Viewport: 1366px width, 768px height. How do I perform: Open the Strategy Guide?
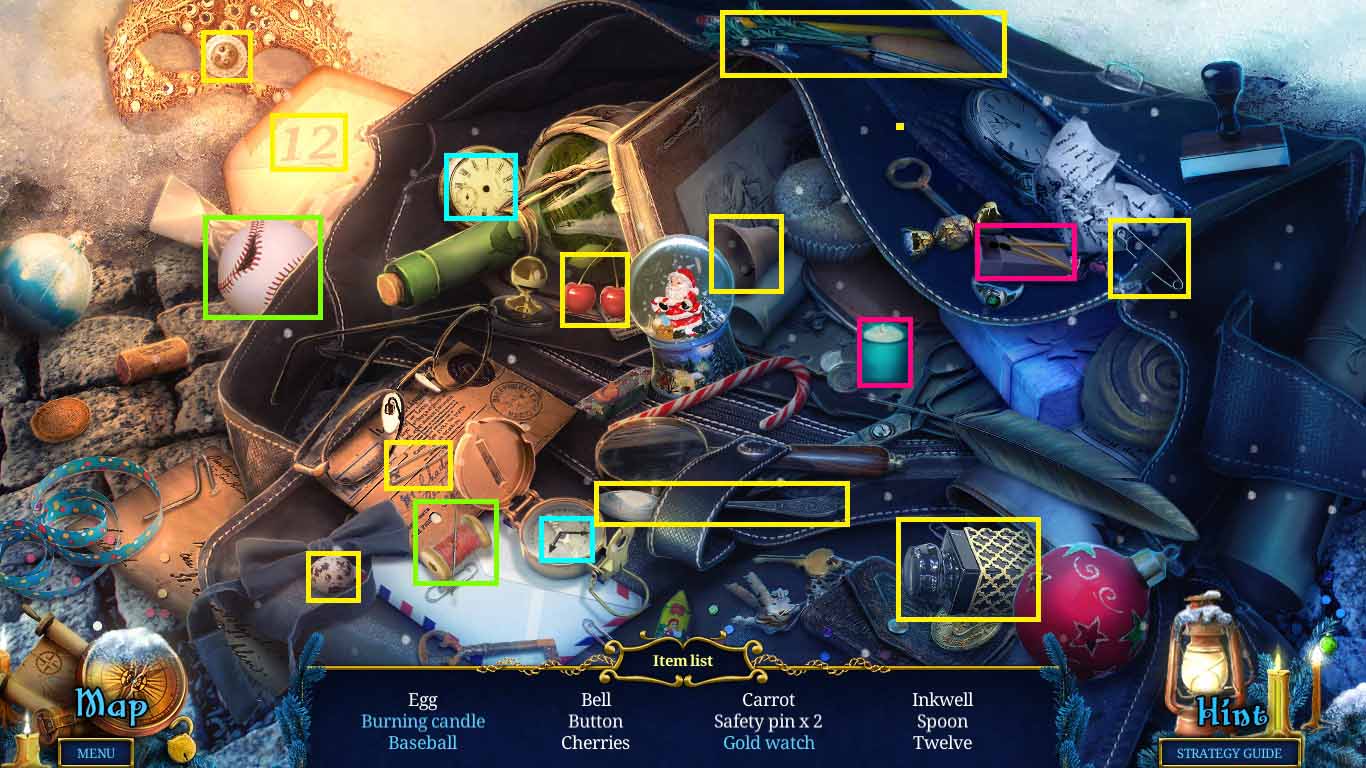click(x=1228, y=753)
